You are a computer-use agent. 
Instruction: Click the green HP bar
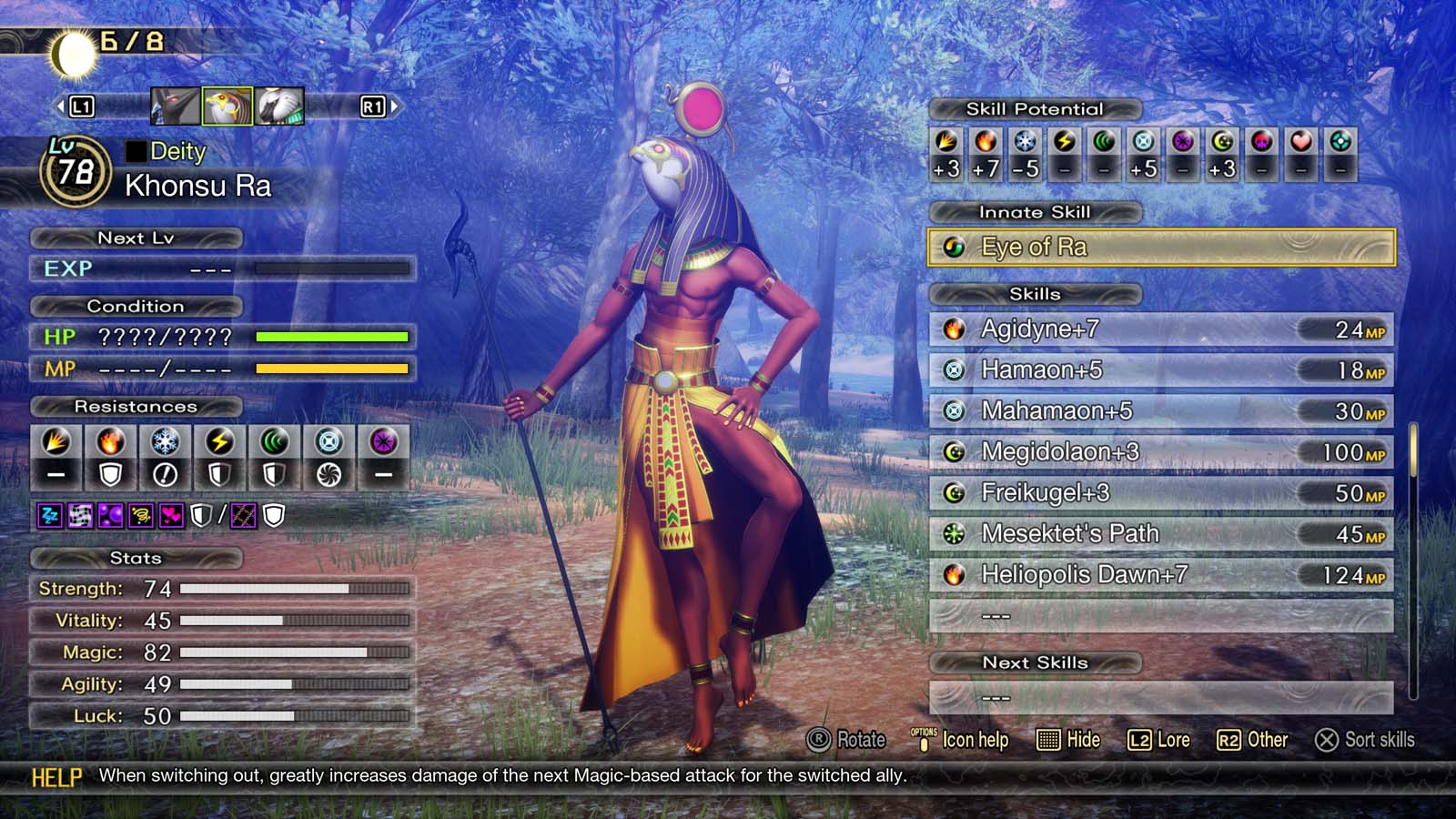331,338
